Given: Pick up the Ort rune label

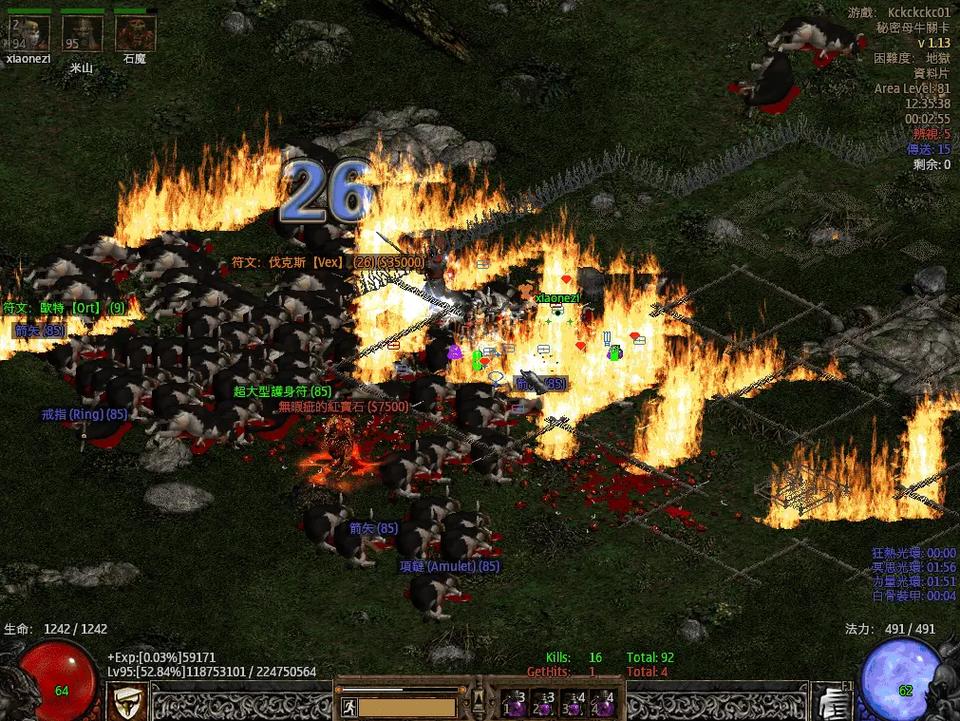Looking at the screenshot, I should point(64,308).
